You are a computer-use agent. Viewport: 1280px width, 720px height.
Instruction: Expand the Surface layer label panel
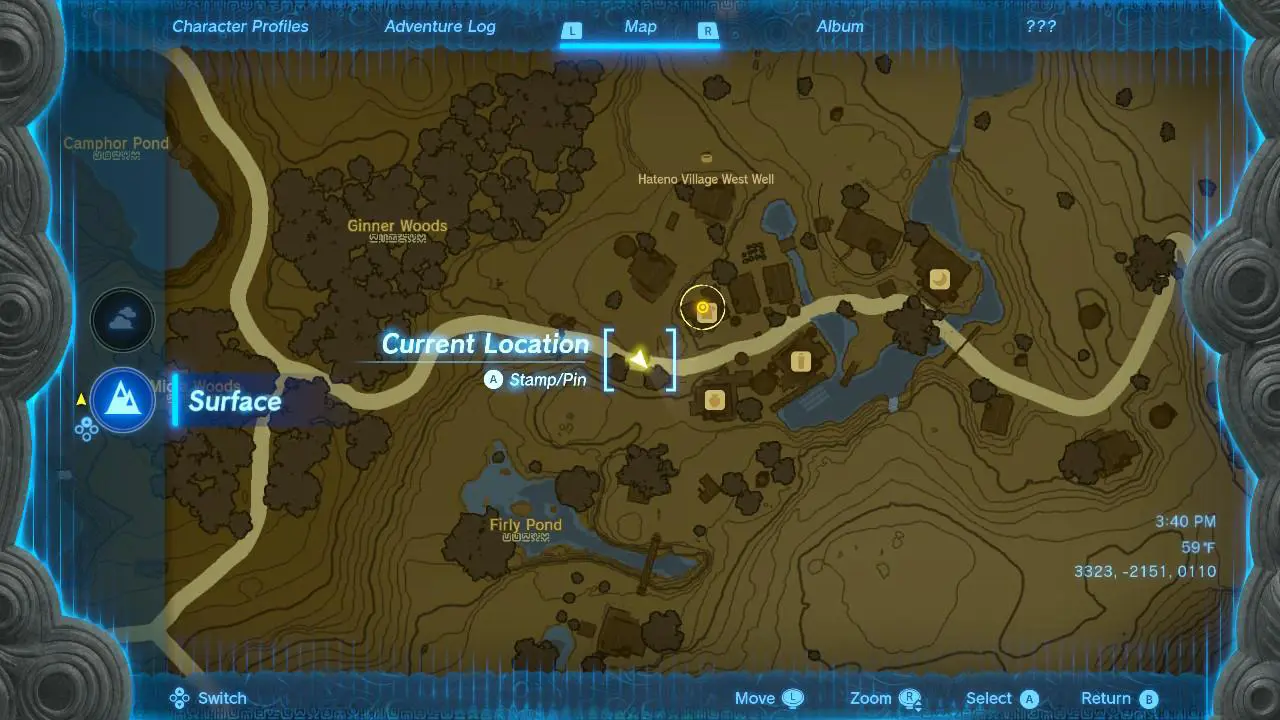pos(235,401)
